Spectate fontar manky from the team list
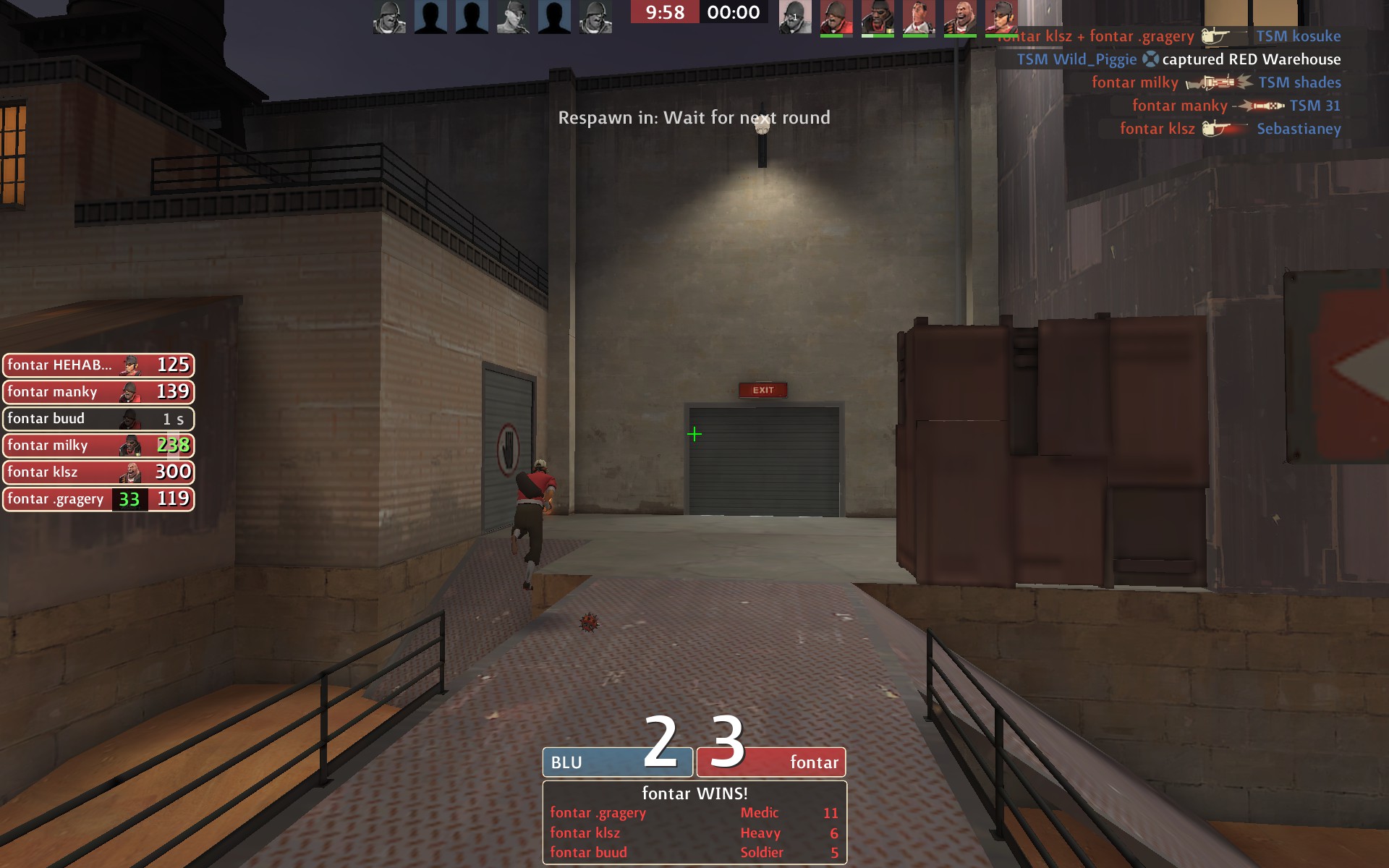This screenshot has height=868, width=1389. (98, 392)
